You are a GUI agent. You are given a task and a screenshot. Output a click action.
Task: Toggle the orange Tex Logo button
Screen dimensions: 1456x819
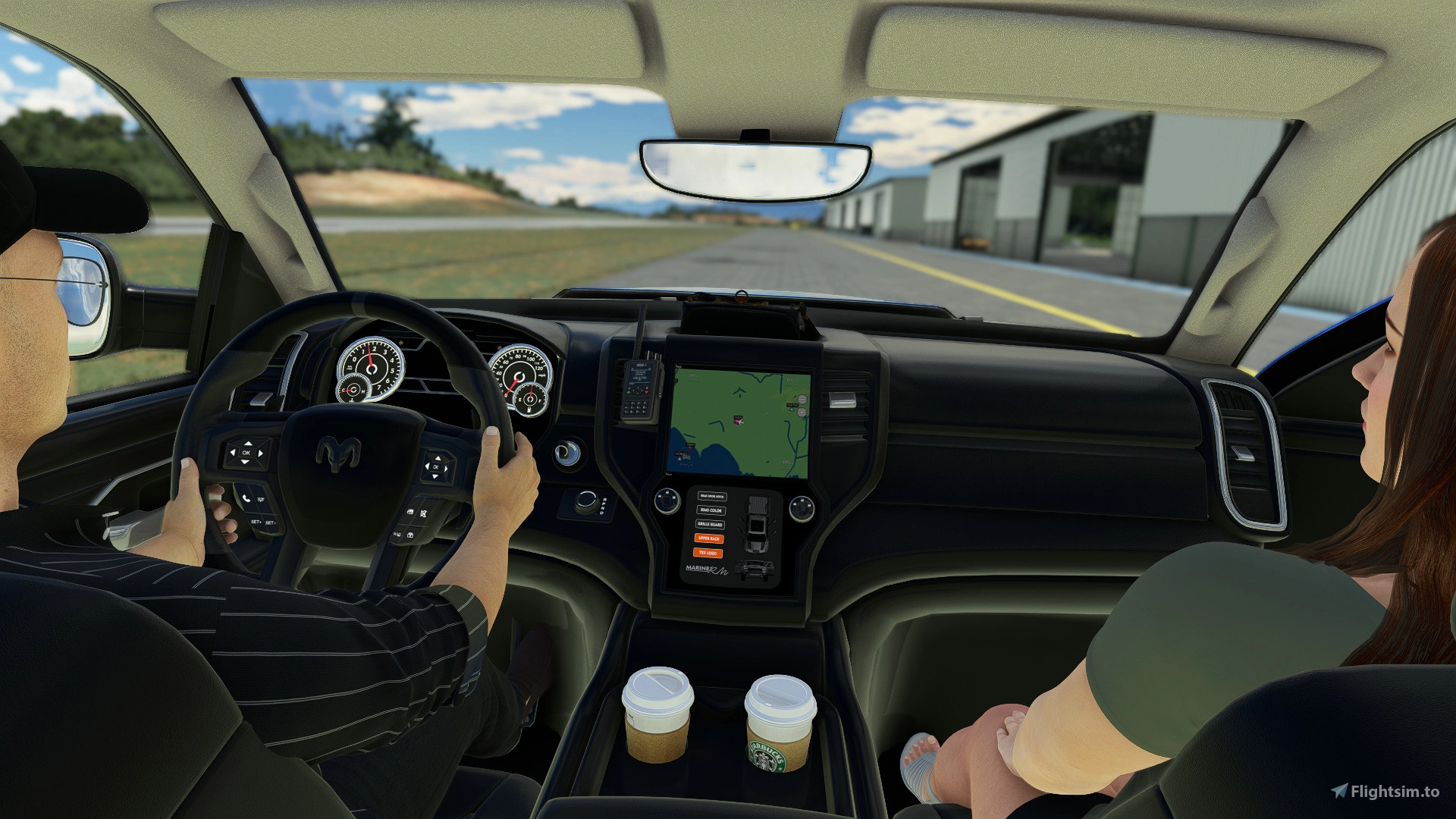click(708, 553)
